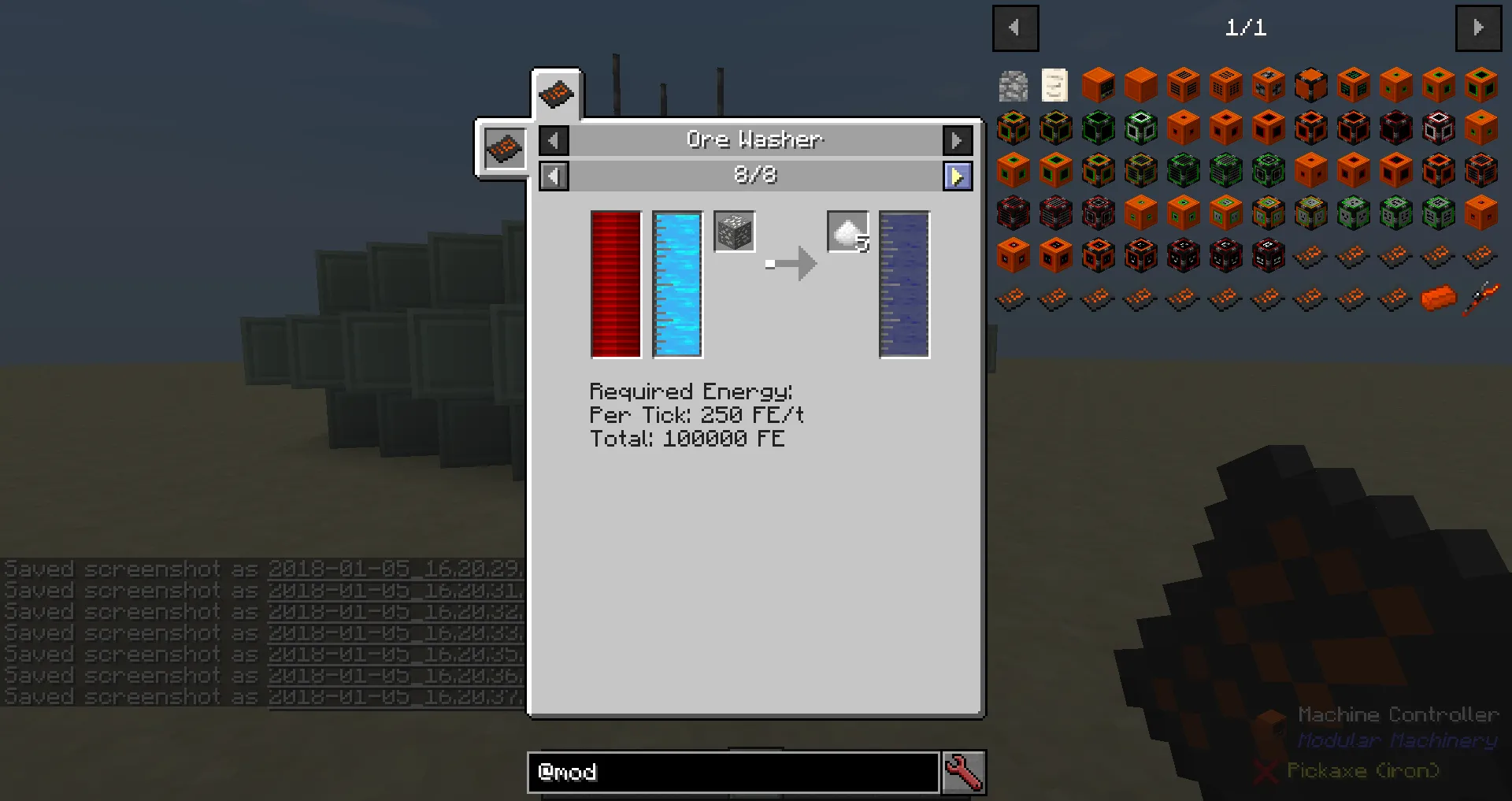Click the red tool item in the item list
The height and width of the screenshot is (801, 1512).
click(x=1479, y=297)
